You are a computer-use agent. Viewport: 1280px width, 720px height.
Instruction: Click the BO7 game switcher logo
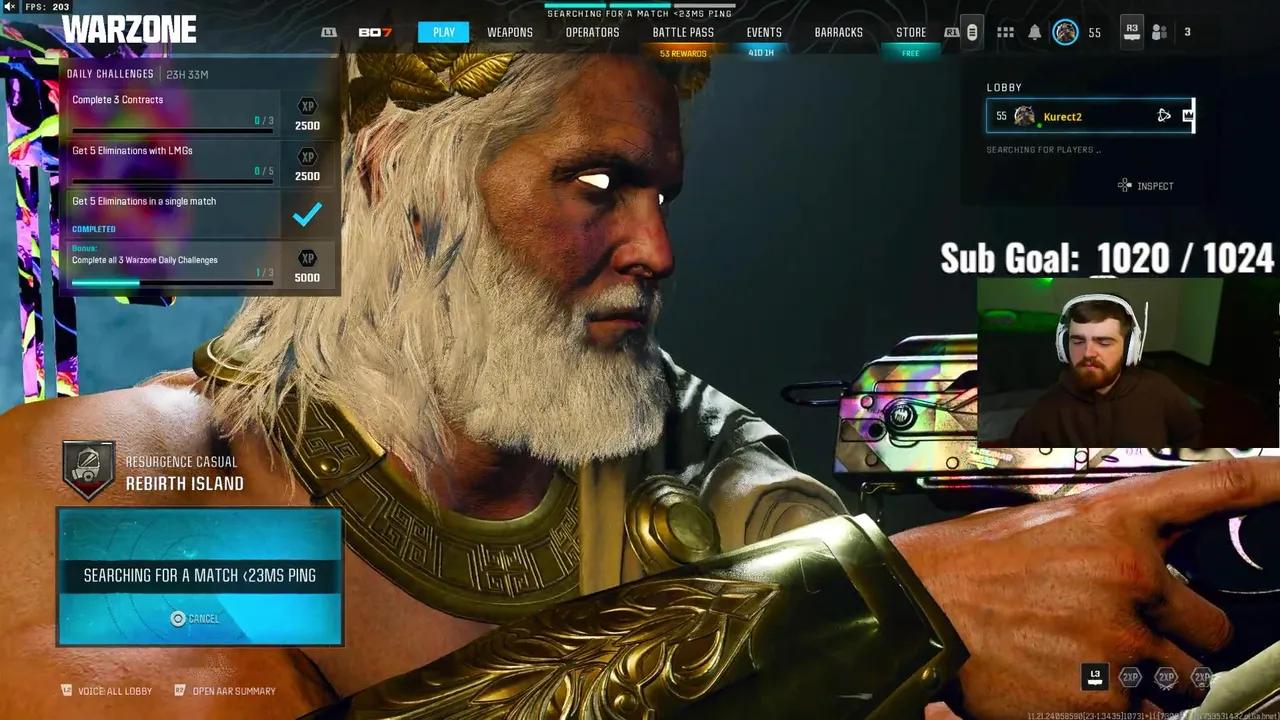pos(375,32)
